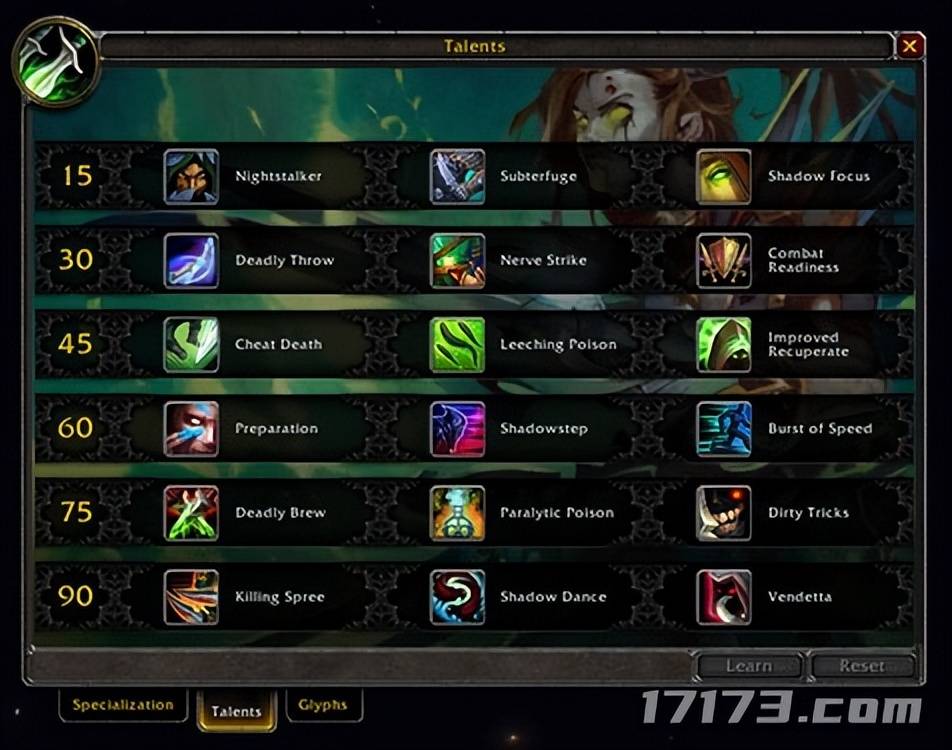Select the Deadly Brew talent
This screenshot has height=750, width=952.
191,513
